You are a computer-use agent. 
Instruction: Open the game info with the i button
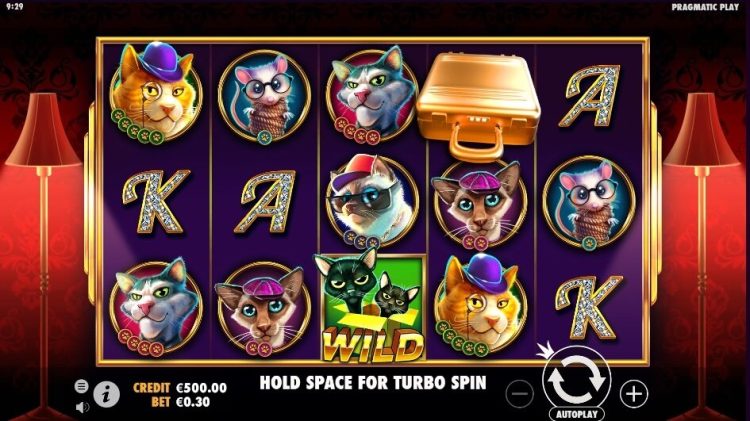tap(106, 393)
